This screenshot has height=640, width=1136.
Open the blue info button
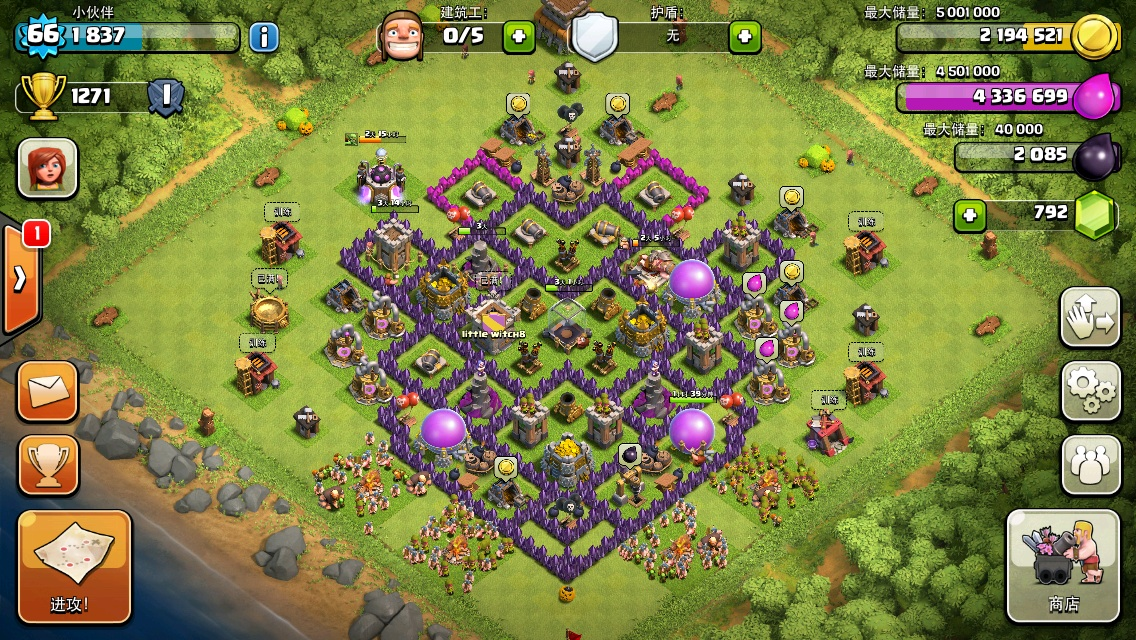point(263,38)
